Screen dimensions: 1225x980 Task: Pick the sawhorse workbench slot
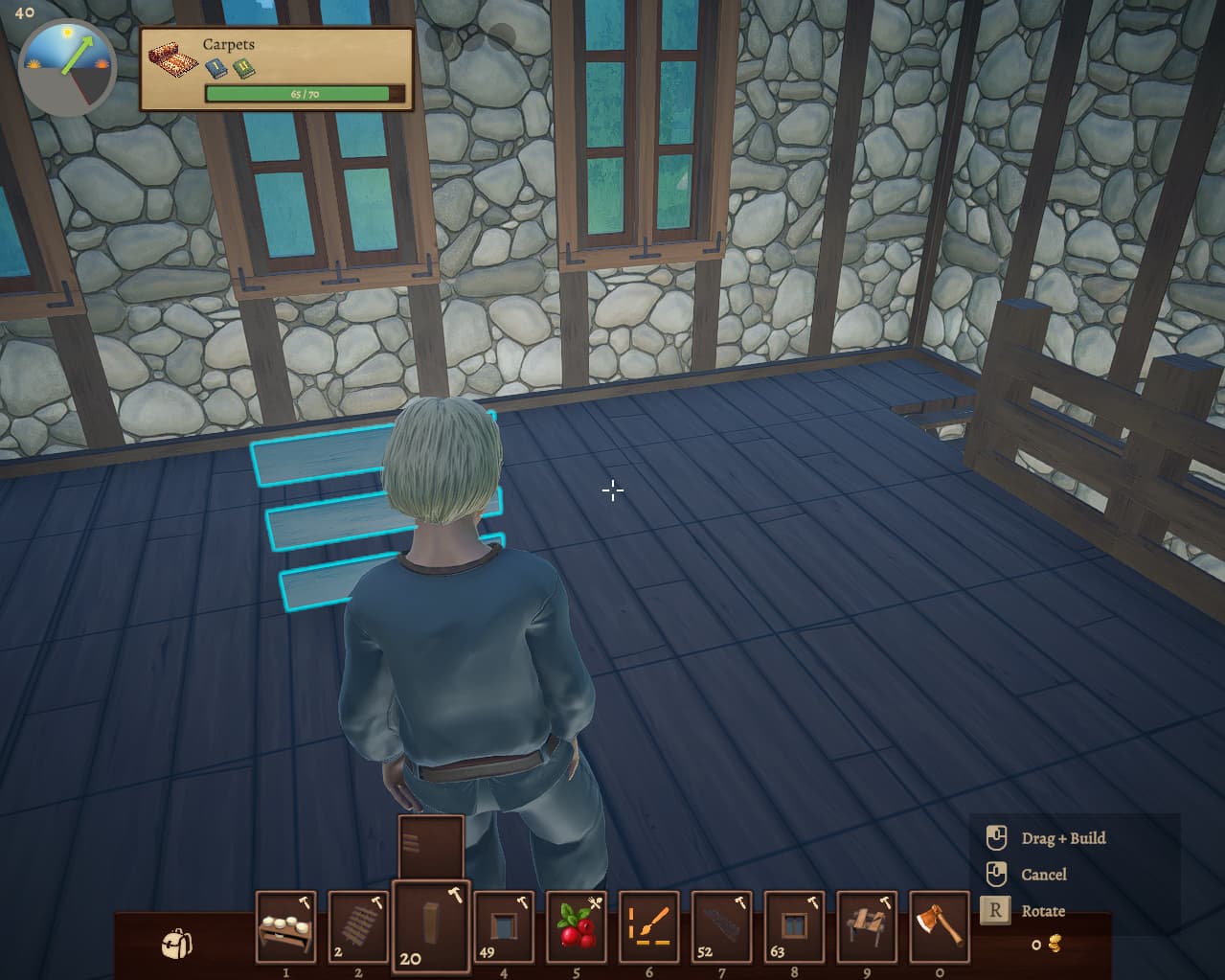click(x=868, y=926)
